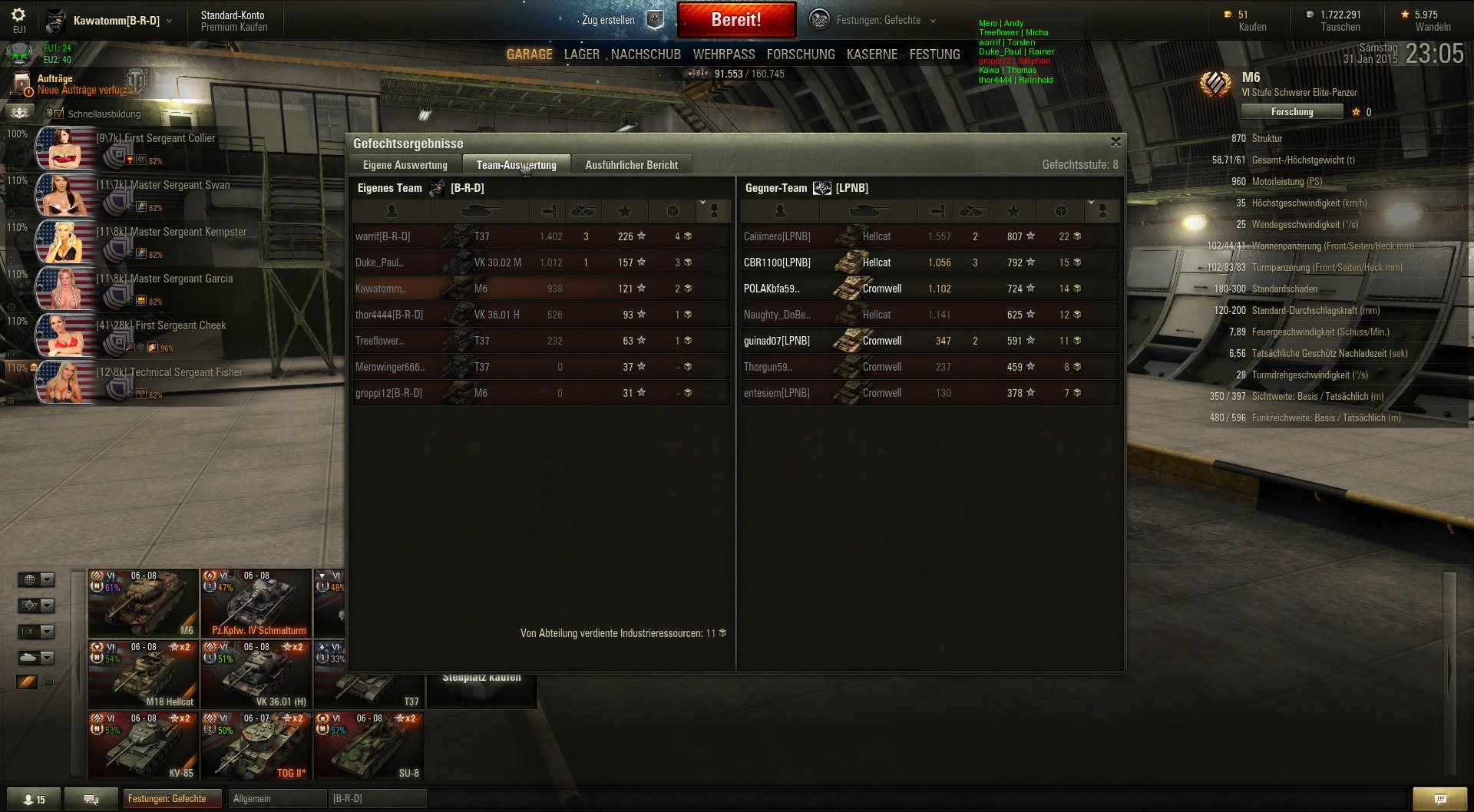Open the Allgemein chat channel tab
1474x812 pixels.
276,799
